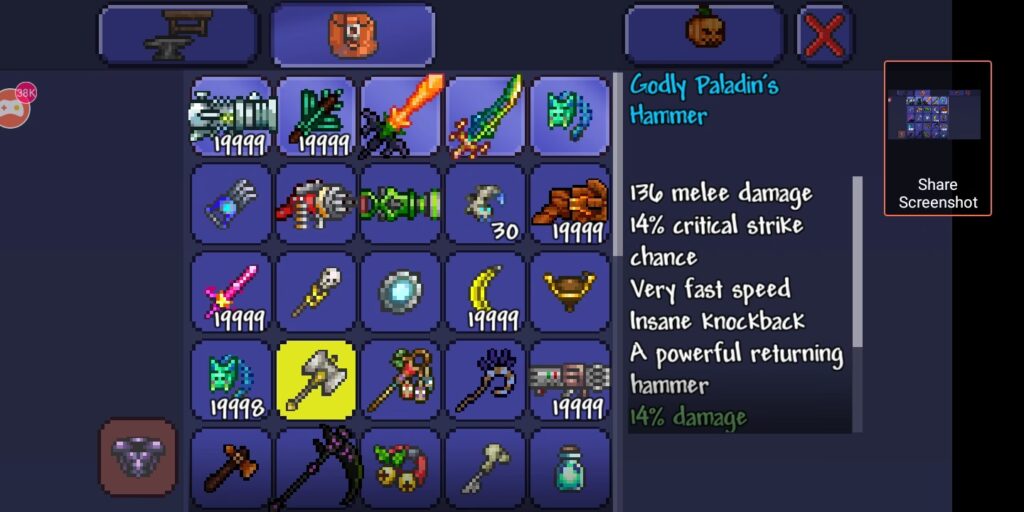Switch to the anvil crafting tab
Image resolution: width=1024 pixels, height=512 pixels.
pyautogui.click(x=178, y=35)
